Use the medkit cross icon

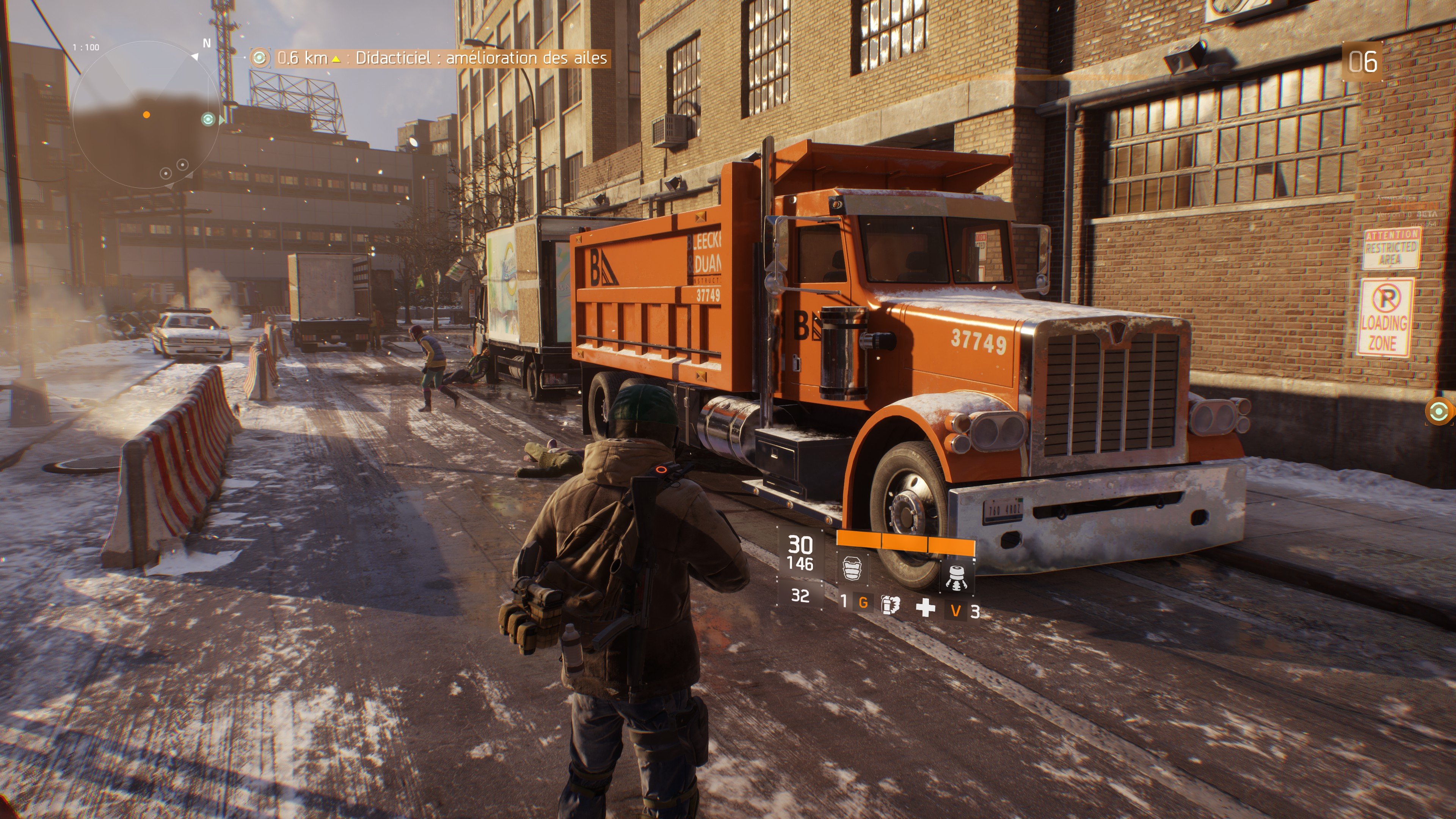[925, 607]
